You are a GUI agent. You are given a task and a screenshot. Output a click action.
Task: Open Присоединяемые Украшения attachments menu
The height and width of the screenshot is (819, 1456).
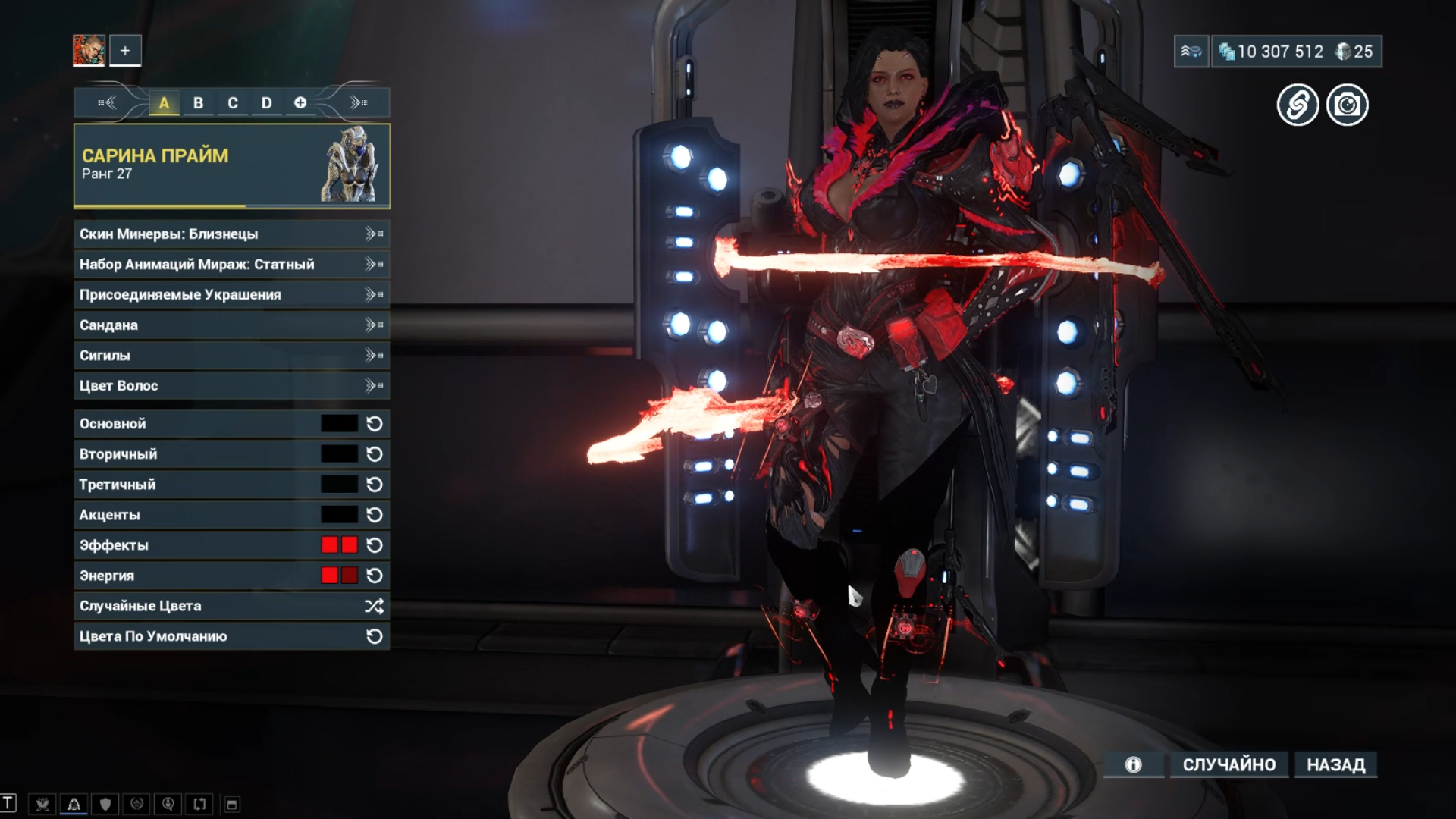(231, 295)
